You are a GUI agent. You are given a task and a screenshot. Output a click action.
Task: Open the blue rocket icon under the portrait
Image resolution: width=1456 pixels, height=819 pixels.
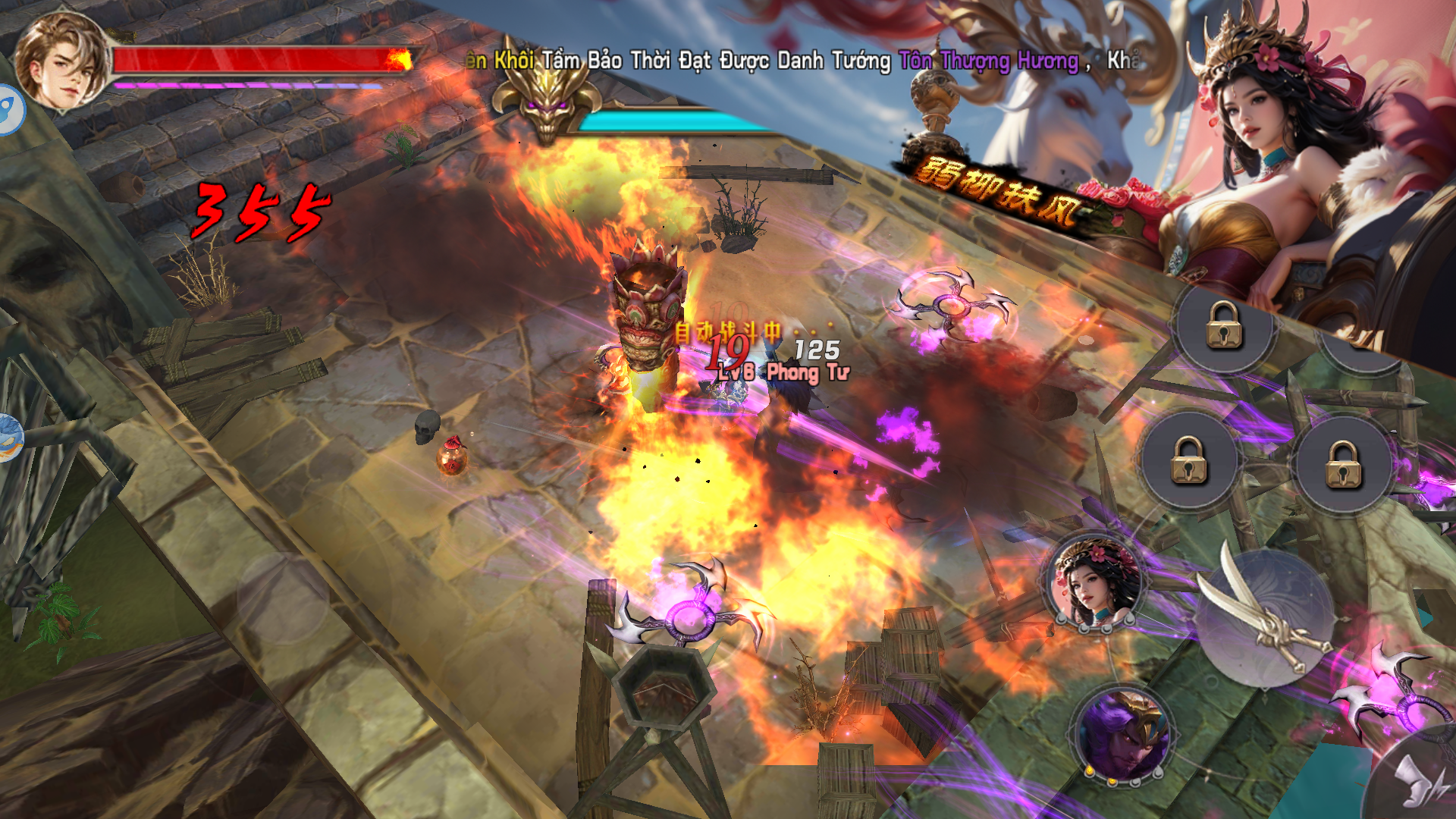point(11,110)
